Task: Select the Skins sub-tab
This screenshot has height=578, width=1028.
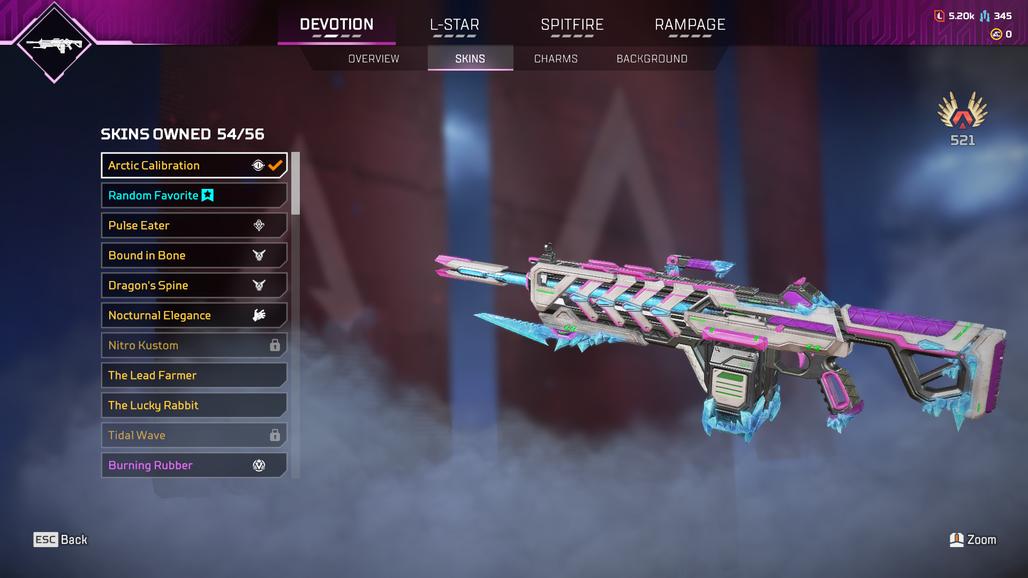Action: pyautogui.click(x=470, y=59)
